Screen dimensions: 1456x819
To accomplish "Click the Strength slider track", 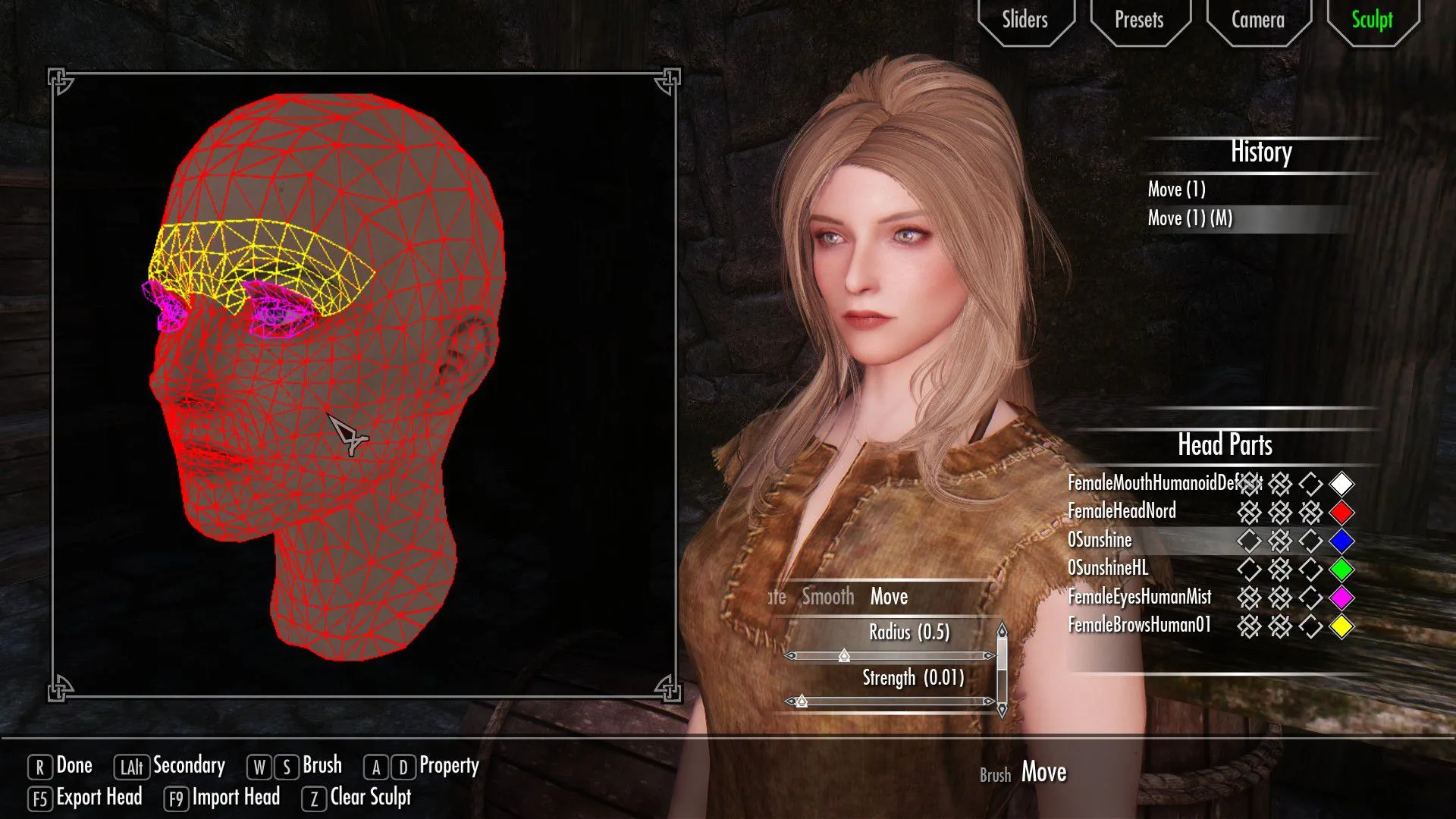I will [895, 701].
